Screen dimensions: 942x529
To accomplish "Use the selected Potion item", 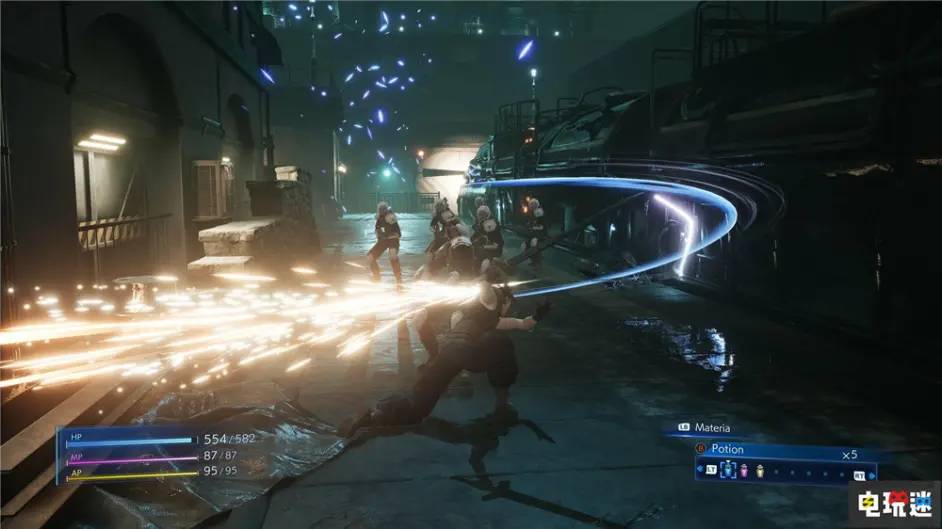I will point(728,449).
